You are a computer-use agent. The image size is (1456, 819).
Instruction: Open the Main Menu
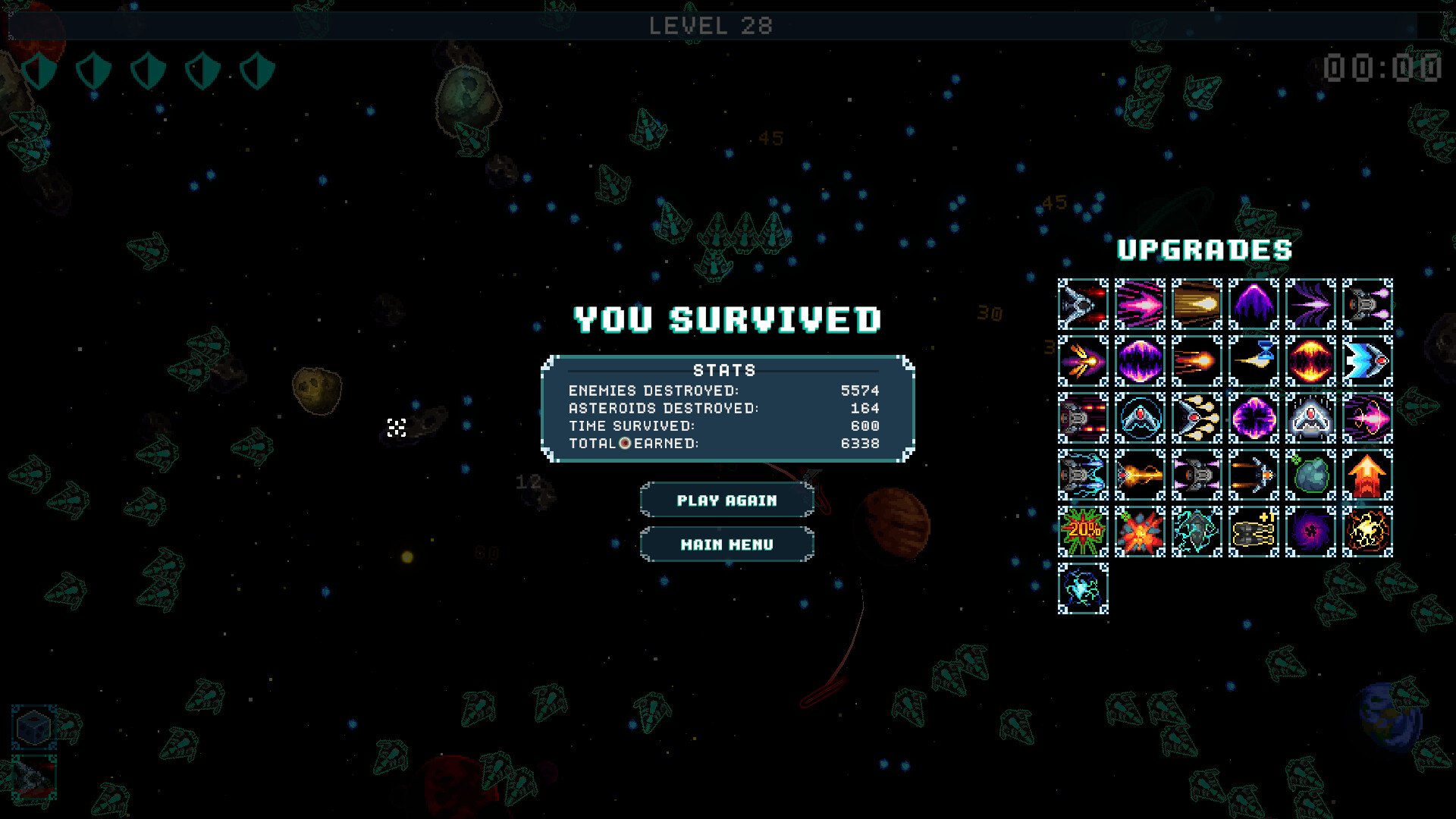pos(726,544)
